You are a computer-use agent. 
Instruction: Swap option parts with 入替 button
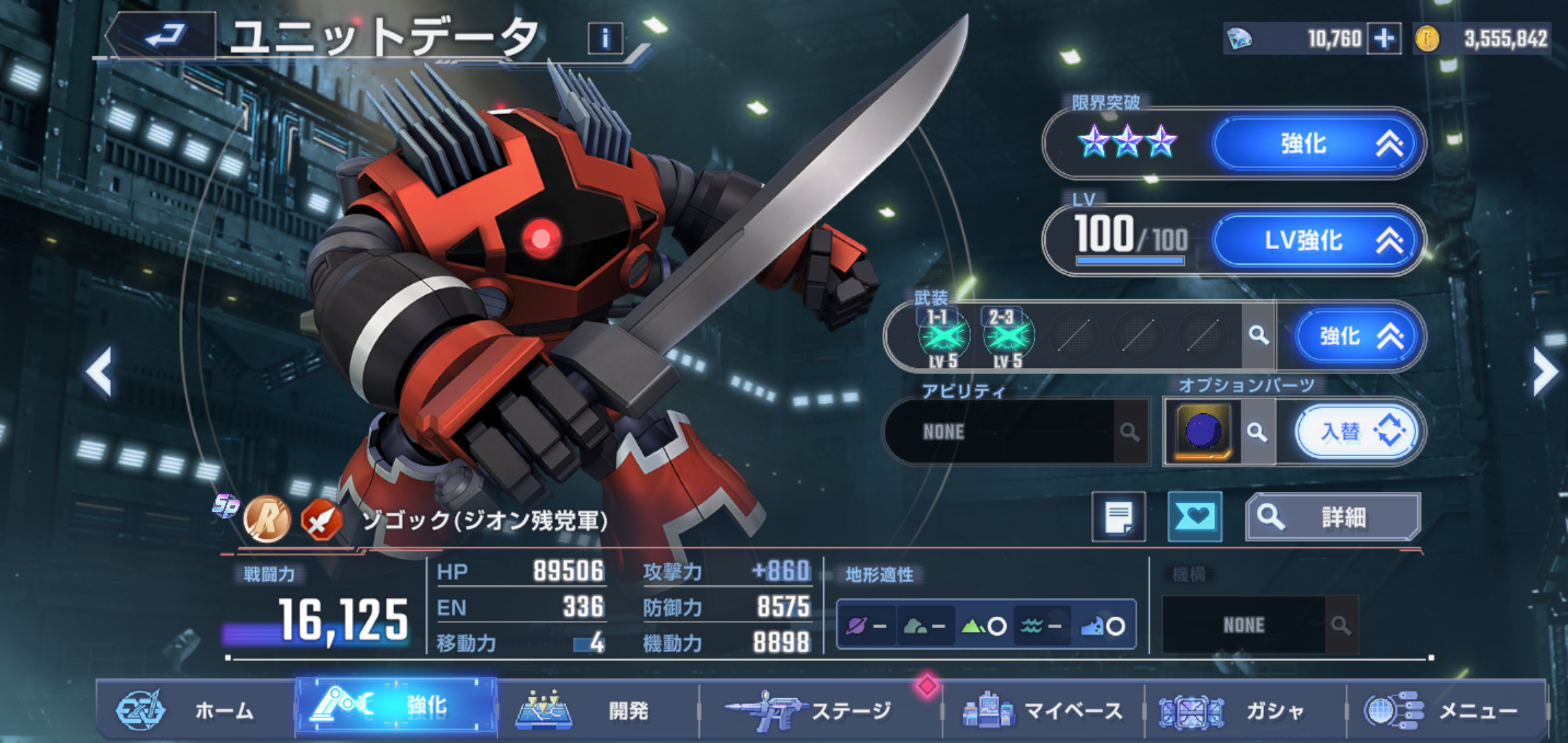[1356, 432]
